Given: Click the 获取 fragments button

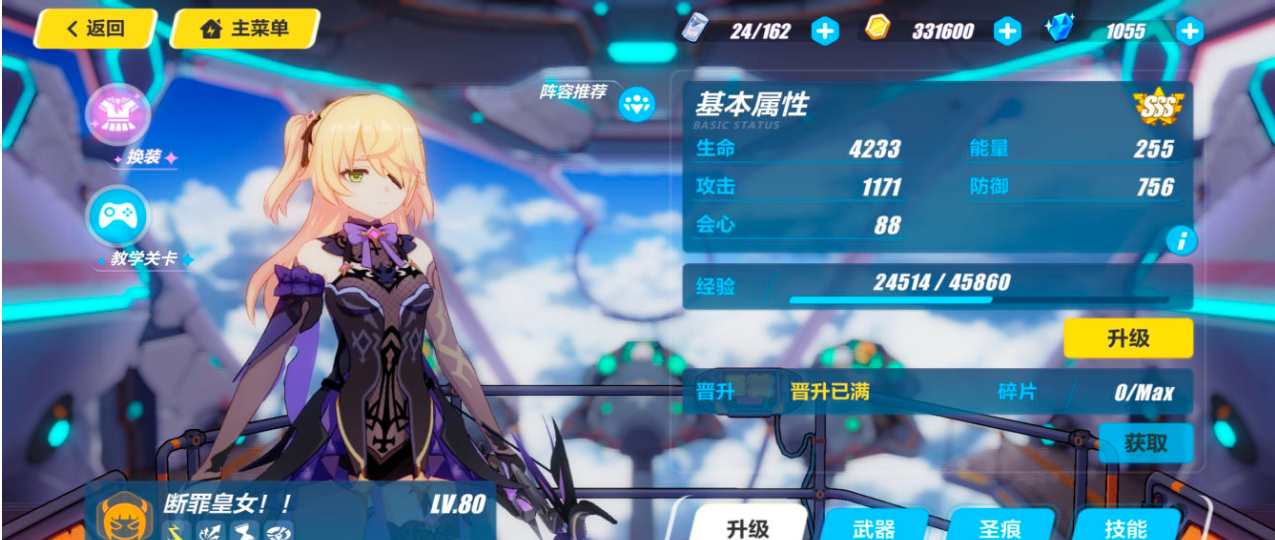Looking at the screenshot, I should click(1145, 442).
